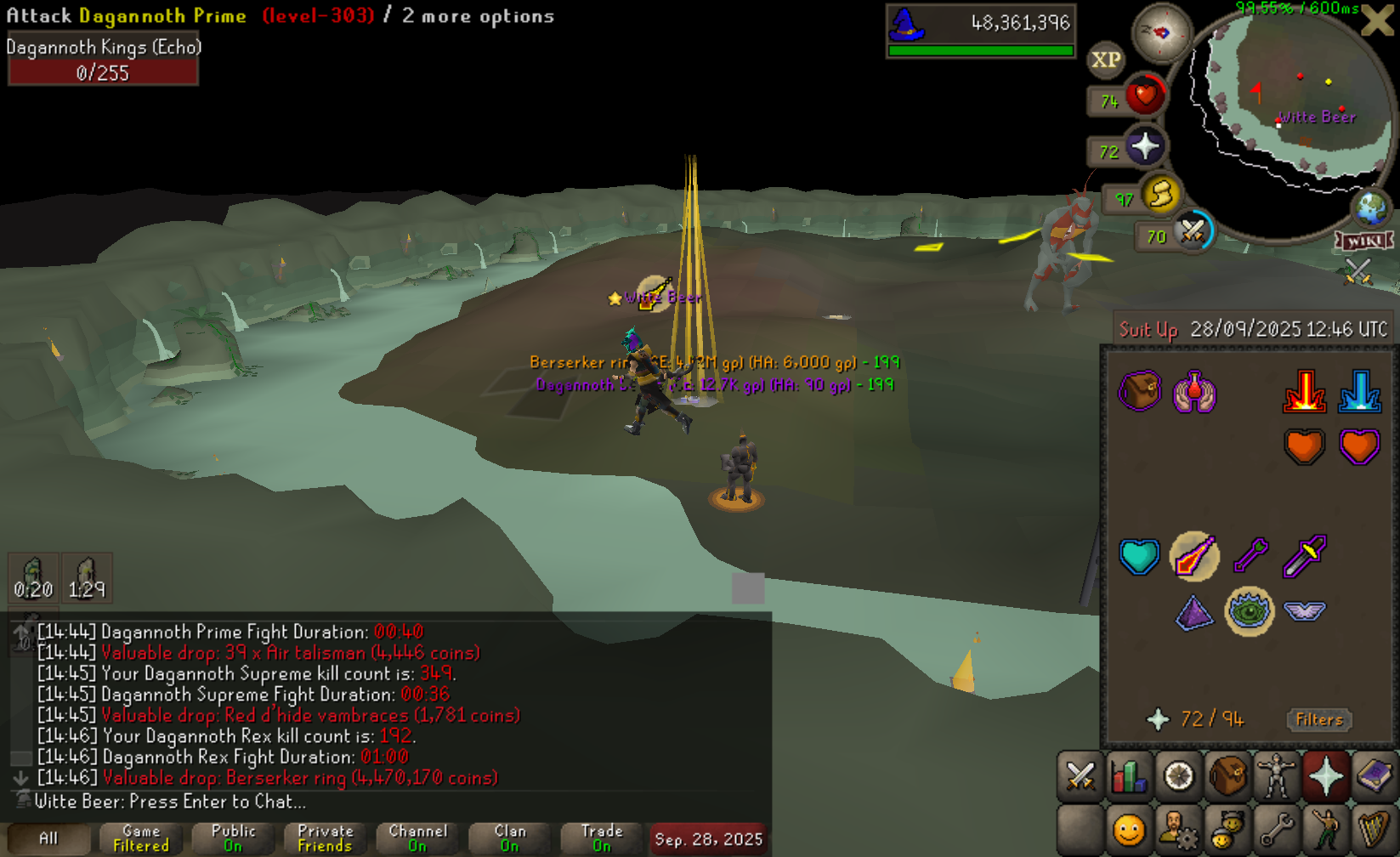Open the Spellbook tab
This screenshot has height=857, width=1400.
[x=1374, y=776]
